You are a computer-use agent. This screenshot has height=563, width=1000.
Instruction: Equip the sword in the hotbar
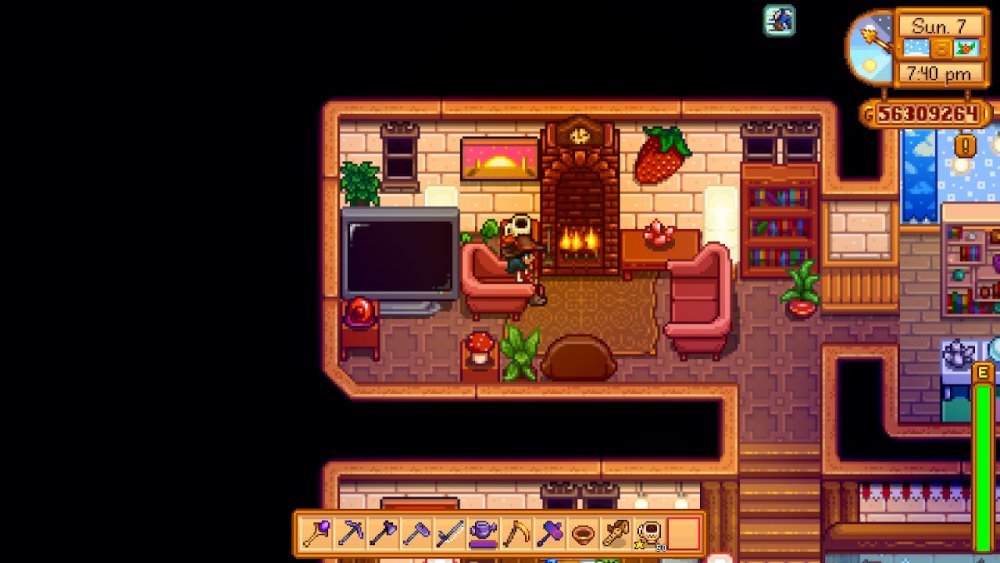tap(449, 533)
